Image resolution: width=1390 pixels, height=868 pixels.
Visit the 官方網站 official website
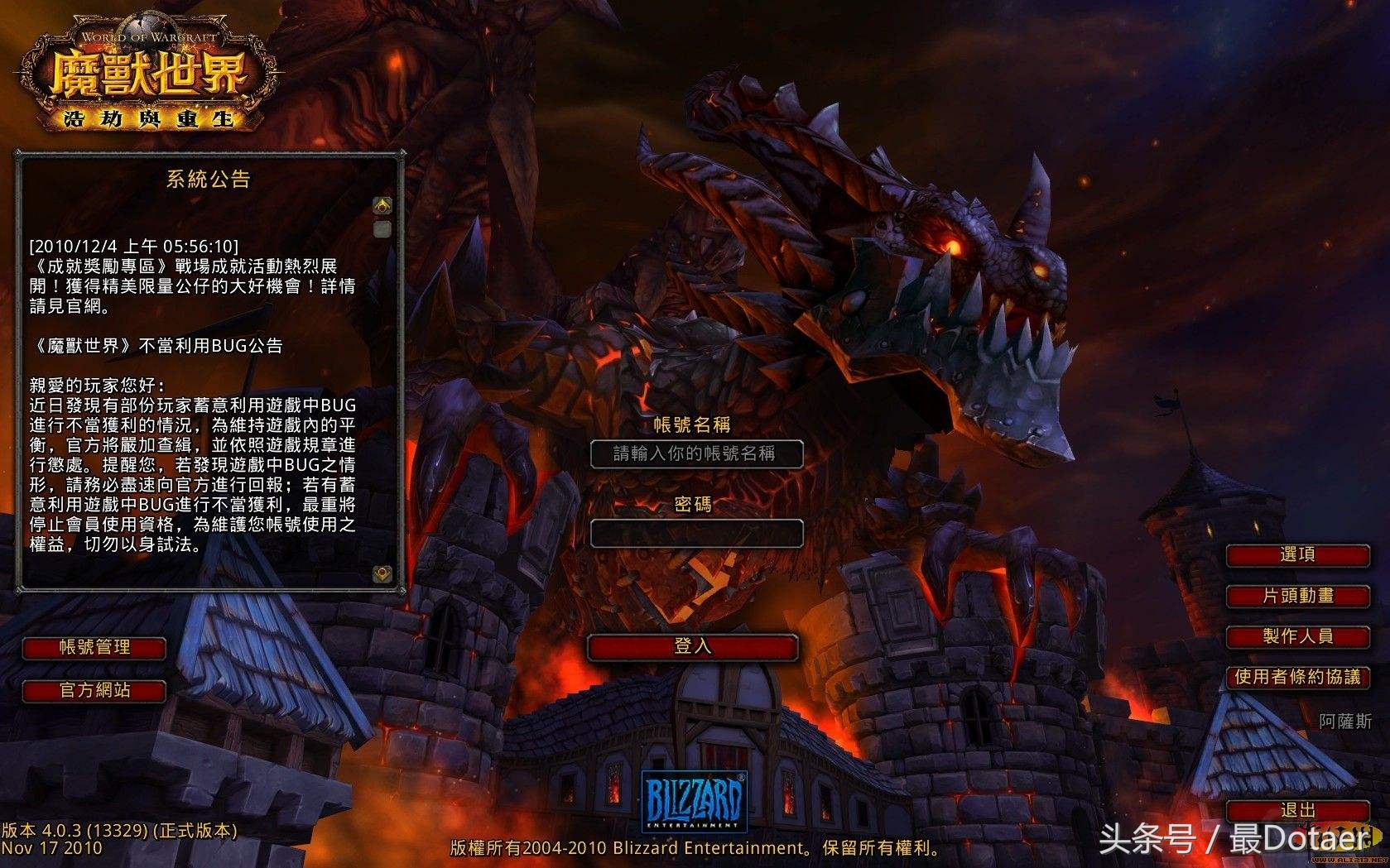(x=94, y=691)
